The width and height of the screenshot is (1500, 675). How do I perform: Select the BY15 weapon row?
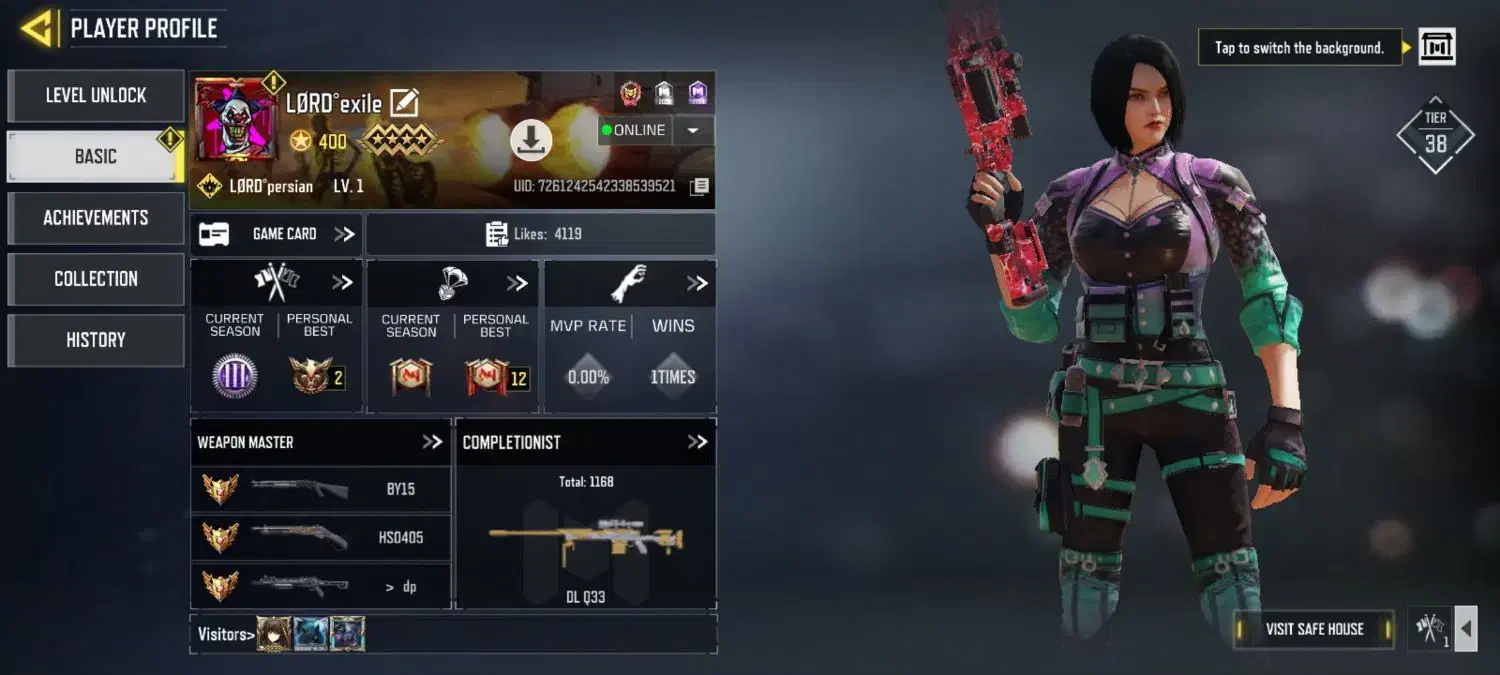click(321, 489)
